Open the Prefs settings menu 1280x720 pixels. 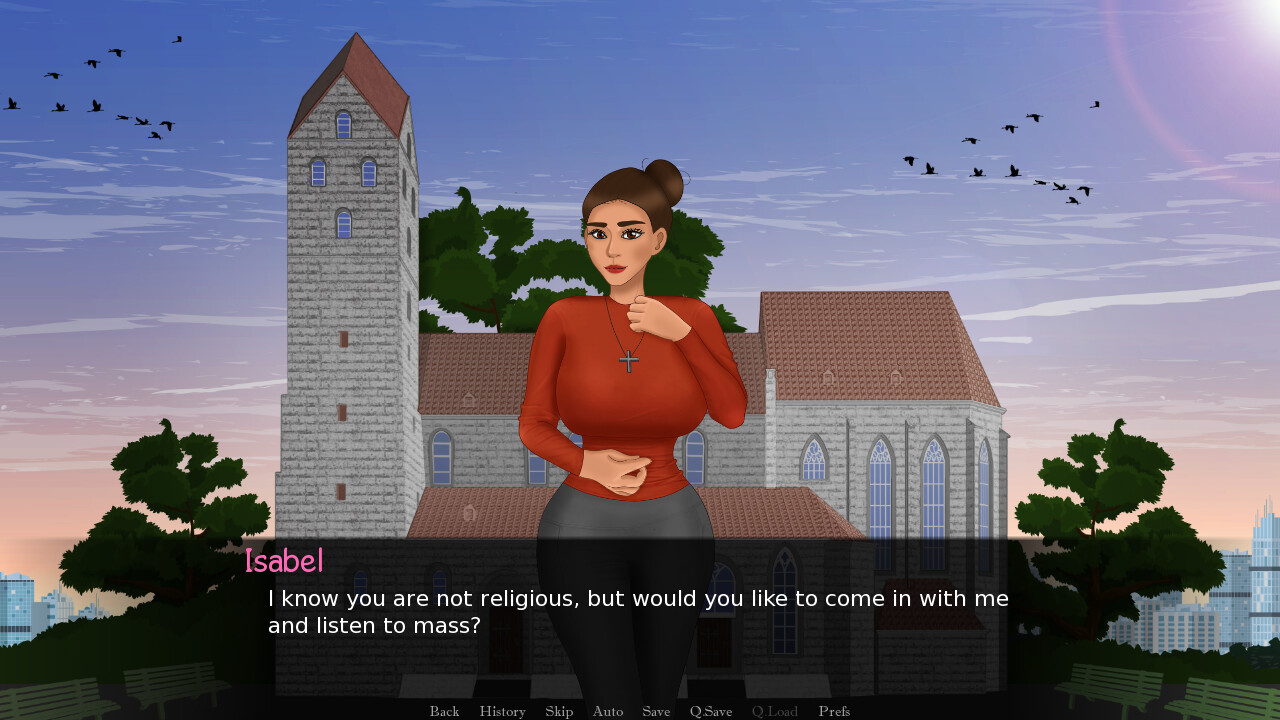point(834,711)
